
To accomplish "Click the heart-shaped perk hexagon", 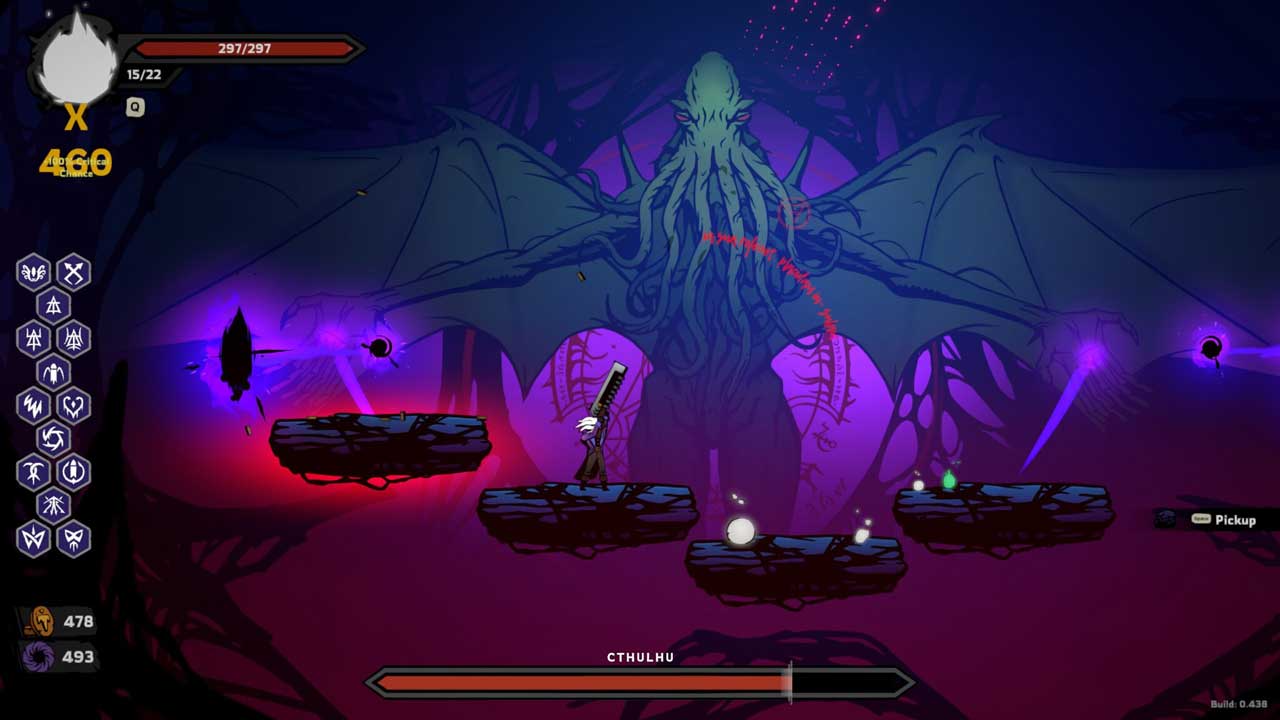I will click(x=74, y=405).
